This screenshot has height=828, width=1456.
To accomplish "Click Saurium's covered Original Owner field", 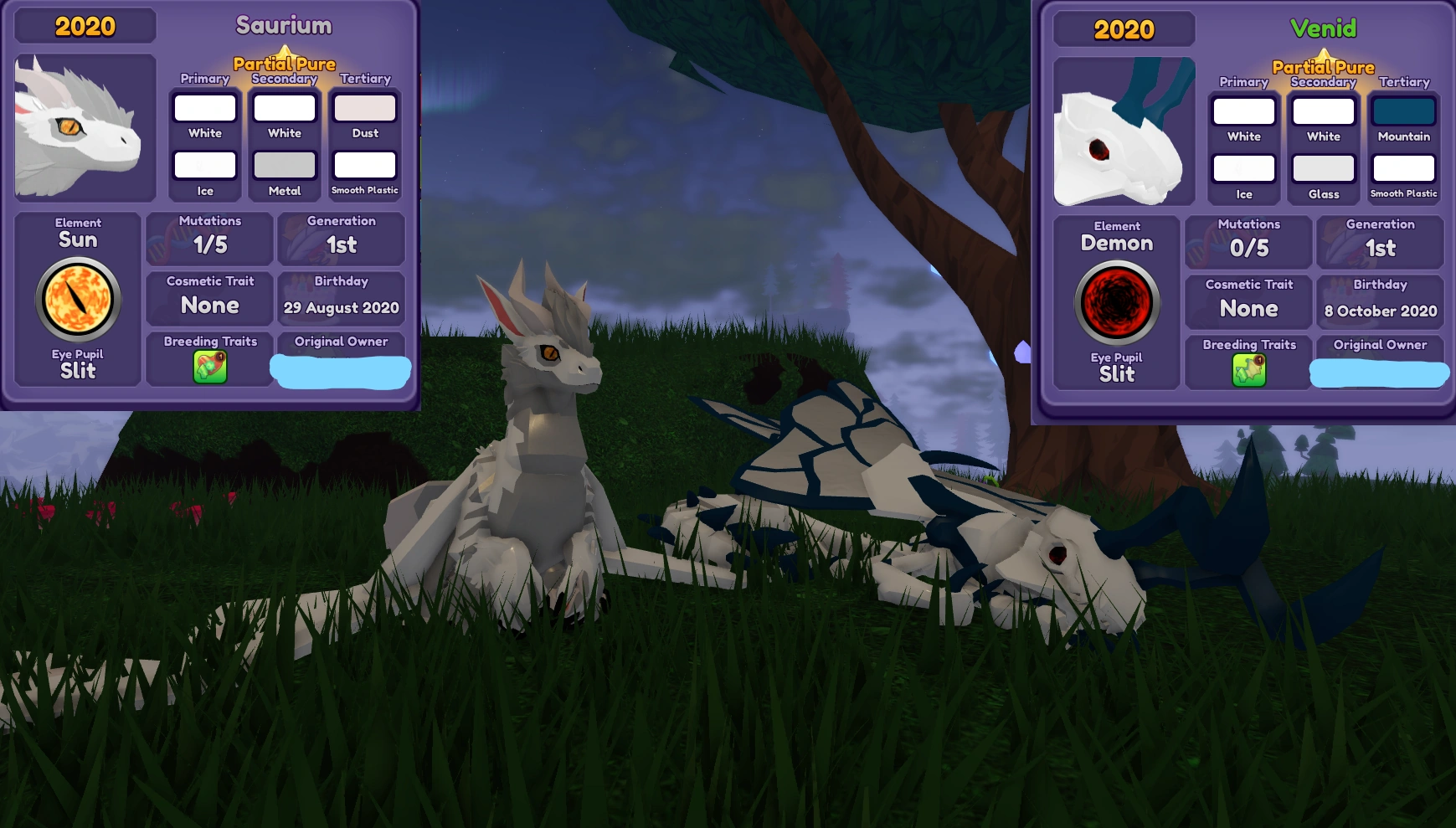I will point(341,371).
